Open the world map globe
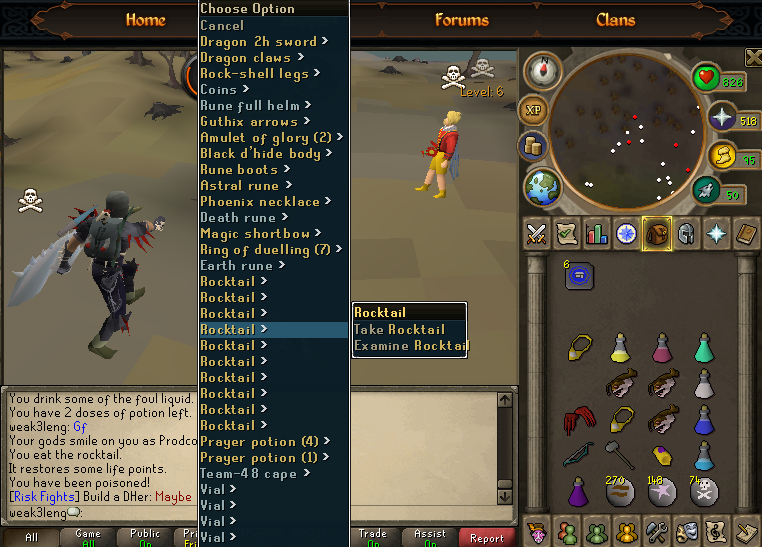 pyautogui.click(x=542, y=189)
